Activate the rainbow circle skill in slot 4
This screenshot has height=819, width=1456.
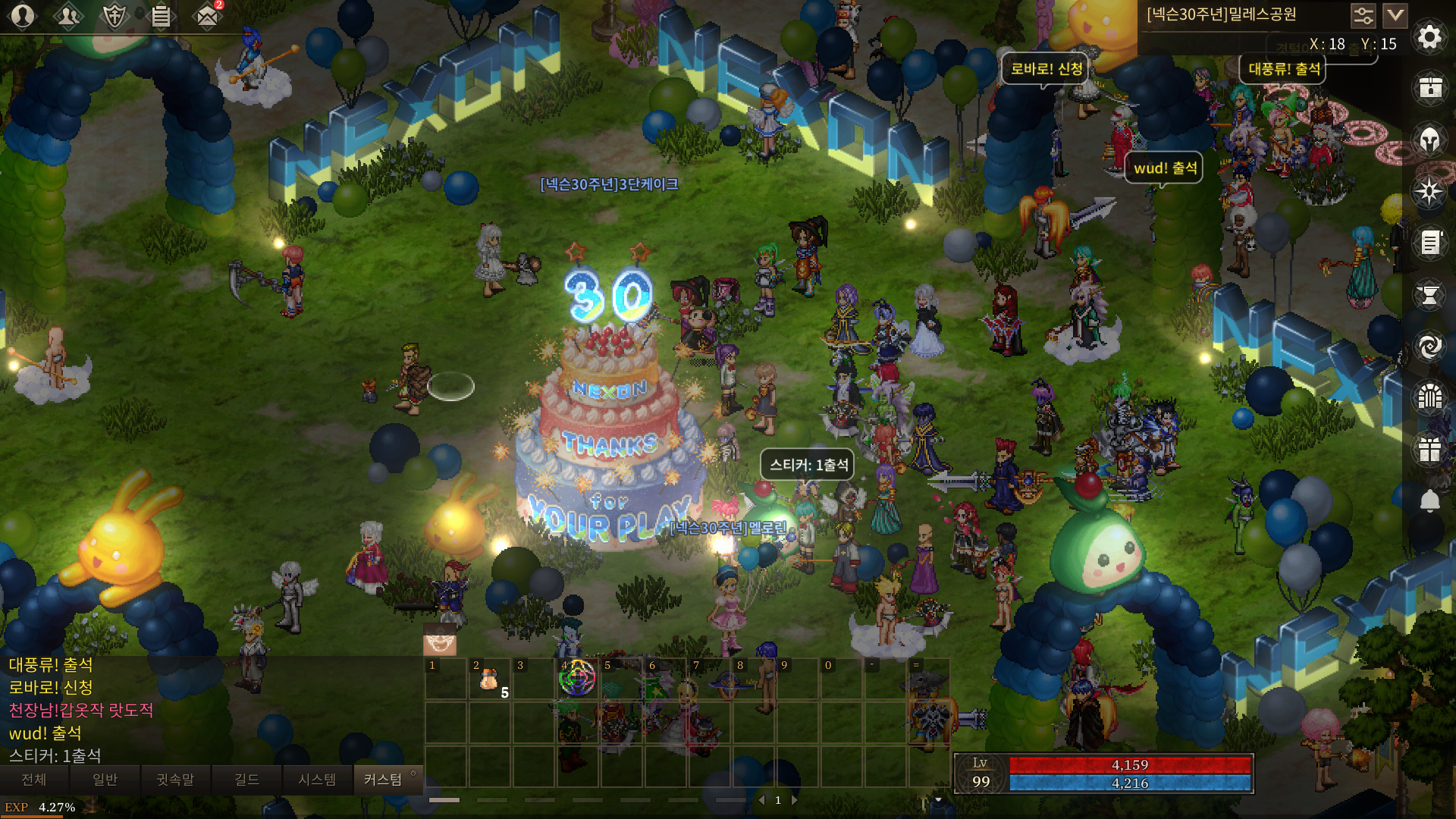coord(577,678)
